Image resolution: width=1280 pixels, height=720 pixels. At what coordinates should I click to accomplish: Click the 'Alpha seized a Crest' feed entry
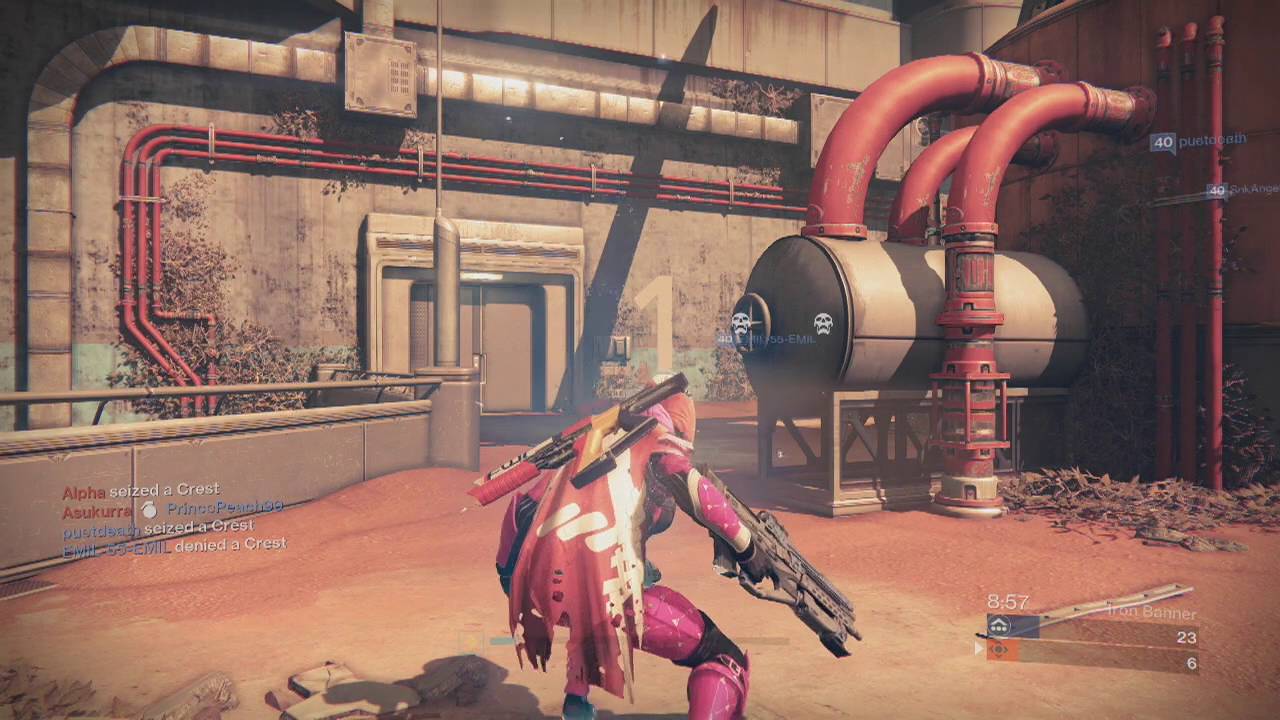(141, 491)
